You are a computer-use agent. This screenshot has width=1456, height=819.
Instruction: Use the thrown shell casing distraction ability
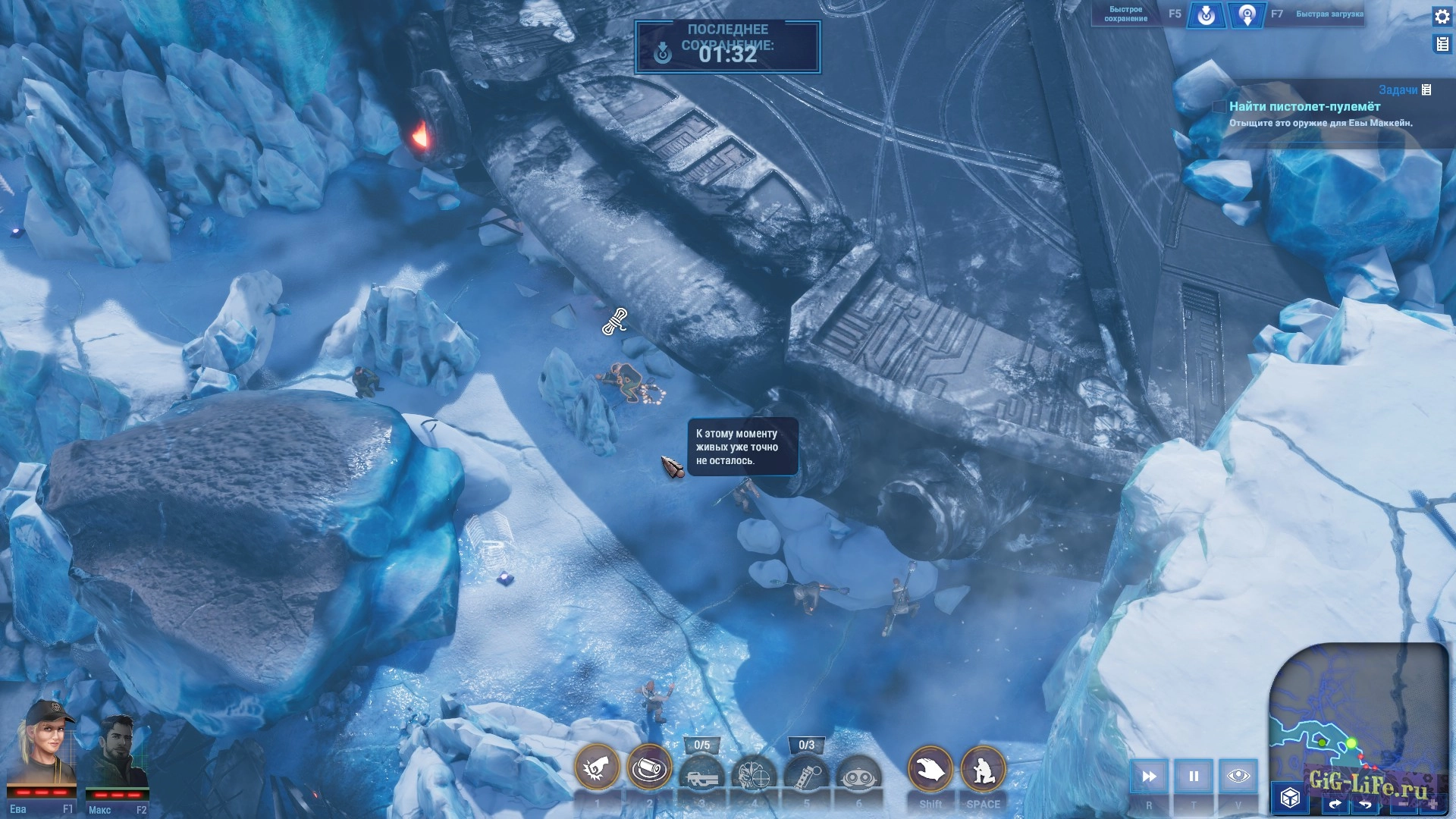[649, 768]
